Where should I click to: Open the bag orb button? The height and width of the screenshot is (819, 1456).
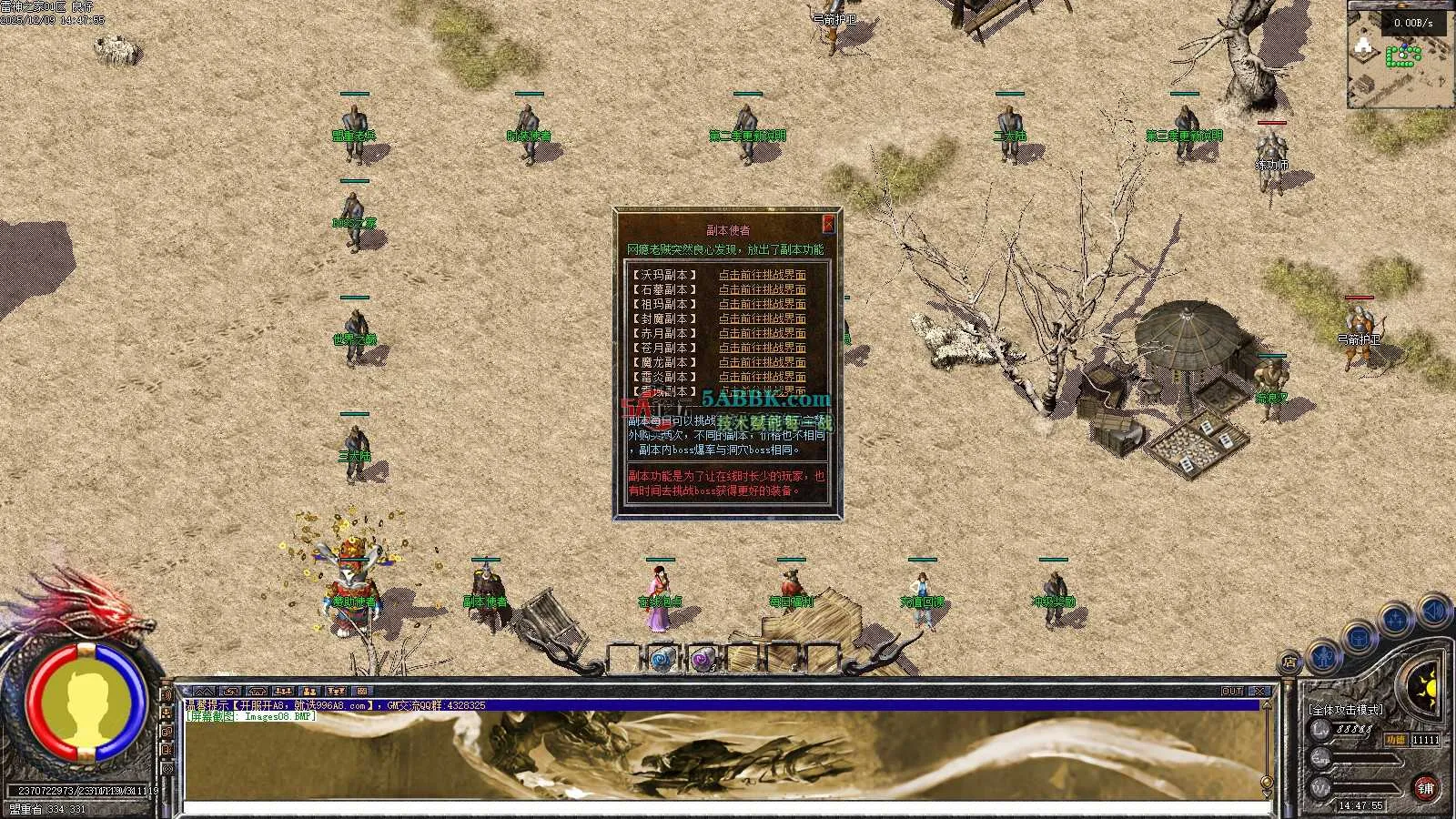(1360, 638)
